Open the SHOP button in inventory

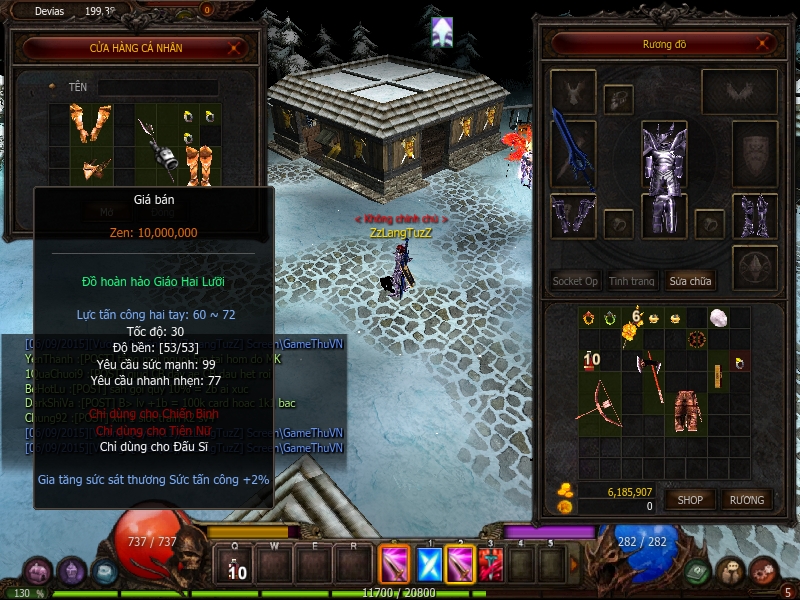click(690, 500)
